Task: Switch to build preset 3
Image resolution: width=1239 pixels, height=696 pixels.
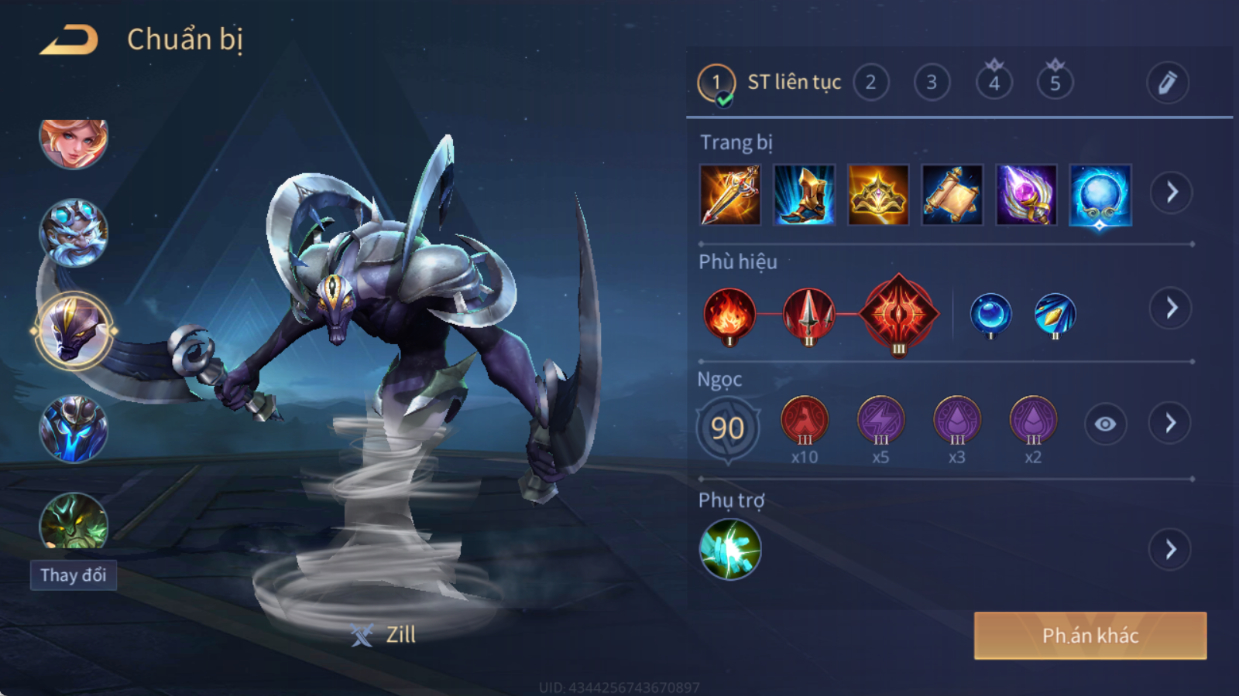Action: (932, 82)
